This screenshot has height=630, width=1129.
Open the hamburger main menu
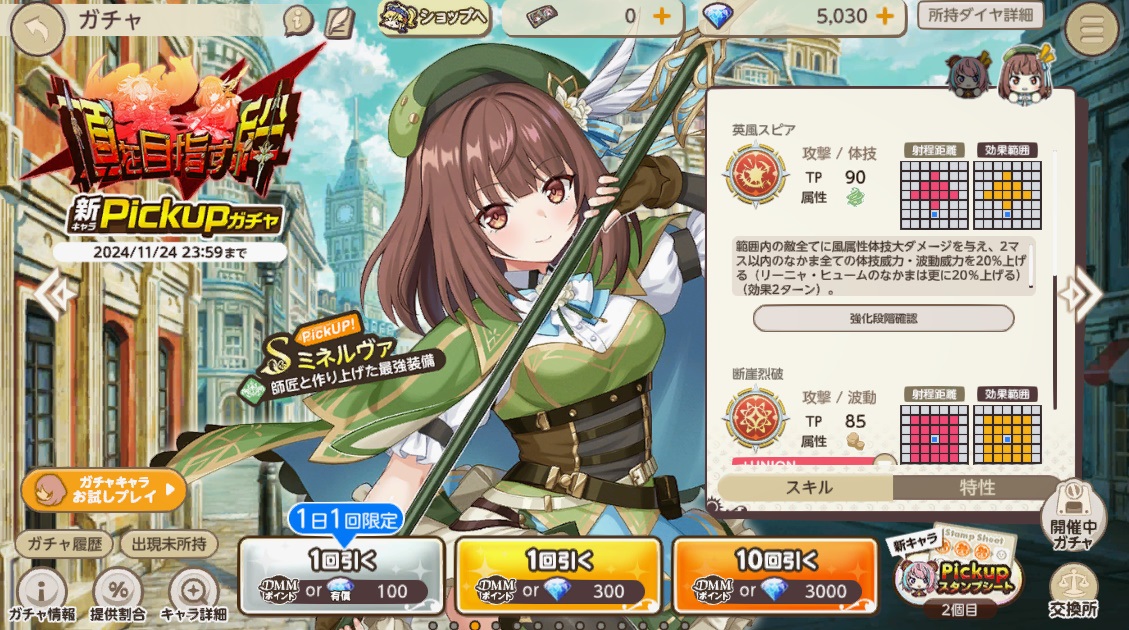click(x=1092, y=30)
